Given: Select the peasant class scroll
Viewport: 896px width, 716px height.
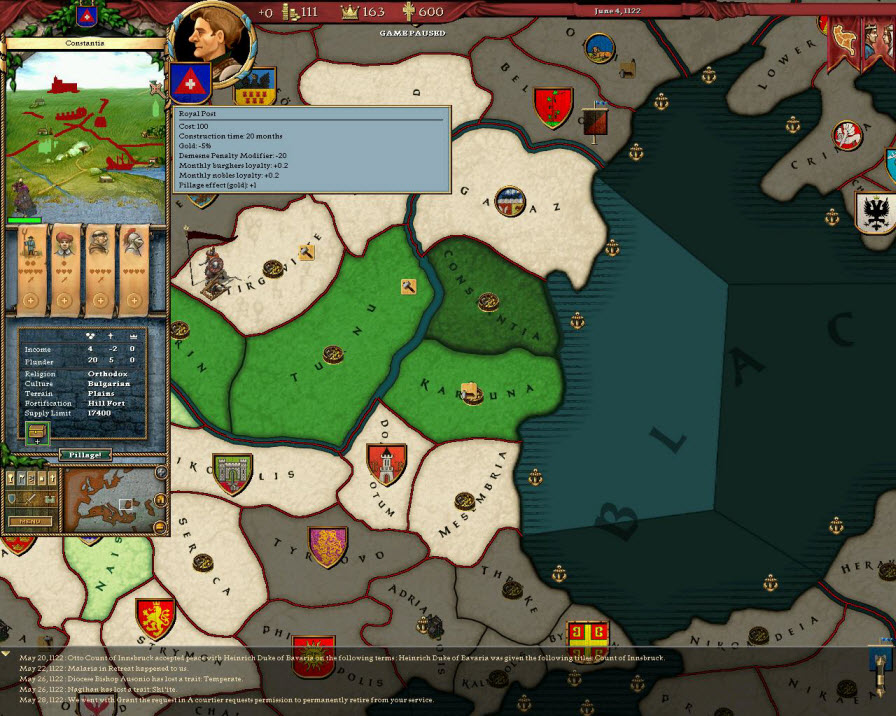Looking at the screenshot, I should (x=30, y=266).
